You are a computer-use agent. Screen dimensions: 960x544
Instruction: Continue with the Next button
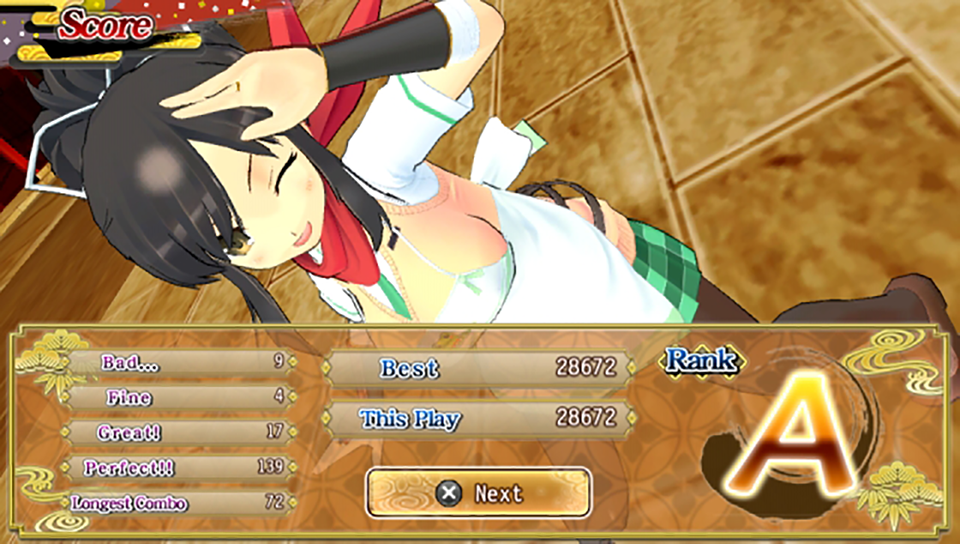[478, 493]
